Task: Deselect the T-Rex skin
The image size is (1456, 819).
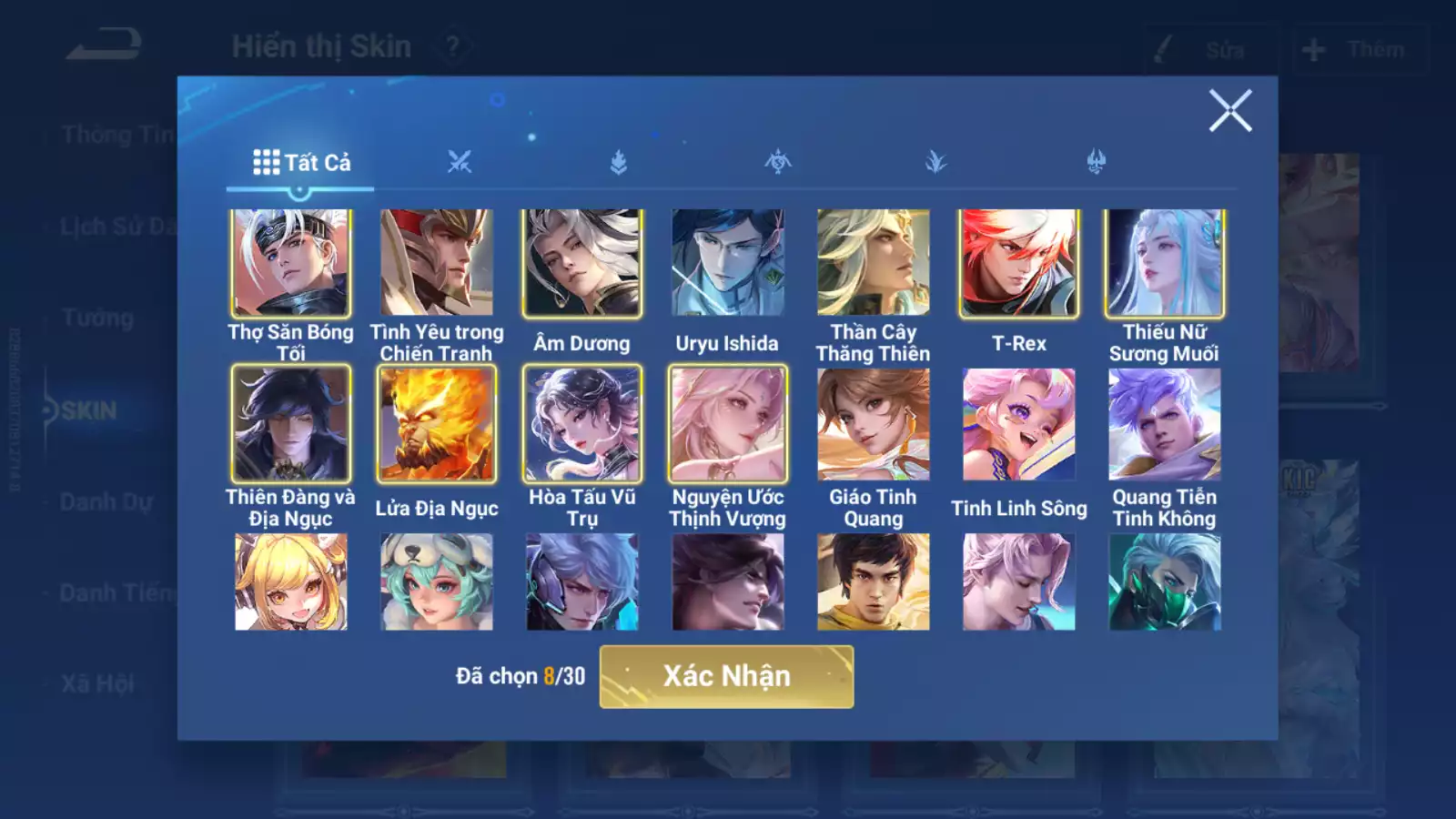Action: pos(1019,262)
